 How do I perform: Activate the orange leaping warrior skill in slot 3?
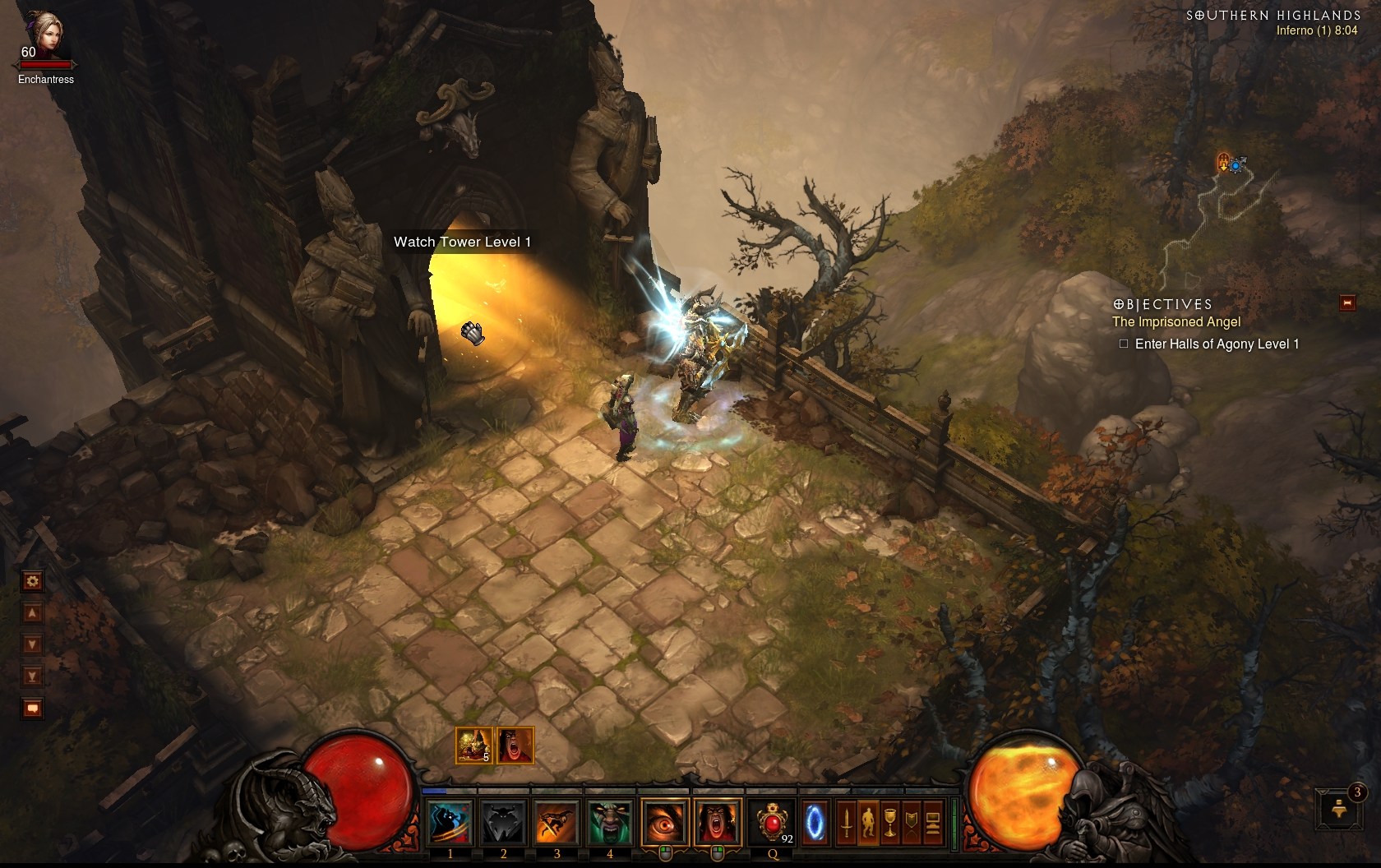coord(557,822)
